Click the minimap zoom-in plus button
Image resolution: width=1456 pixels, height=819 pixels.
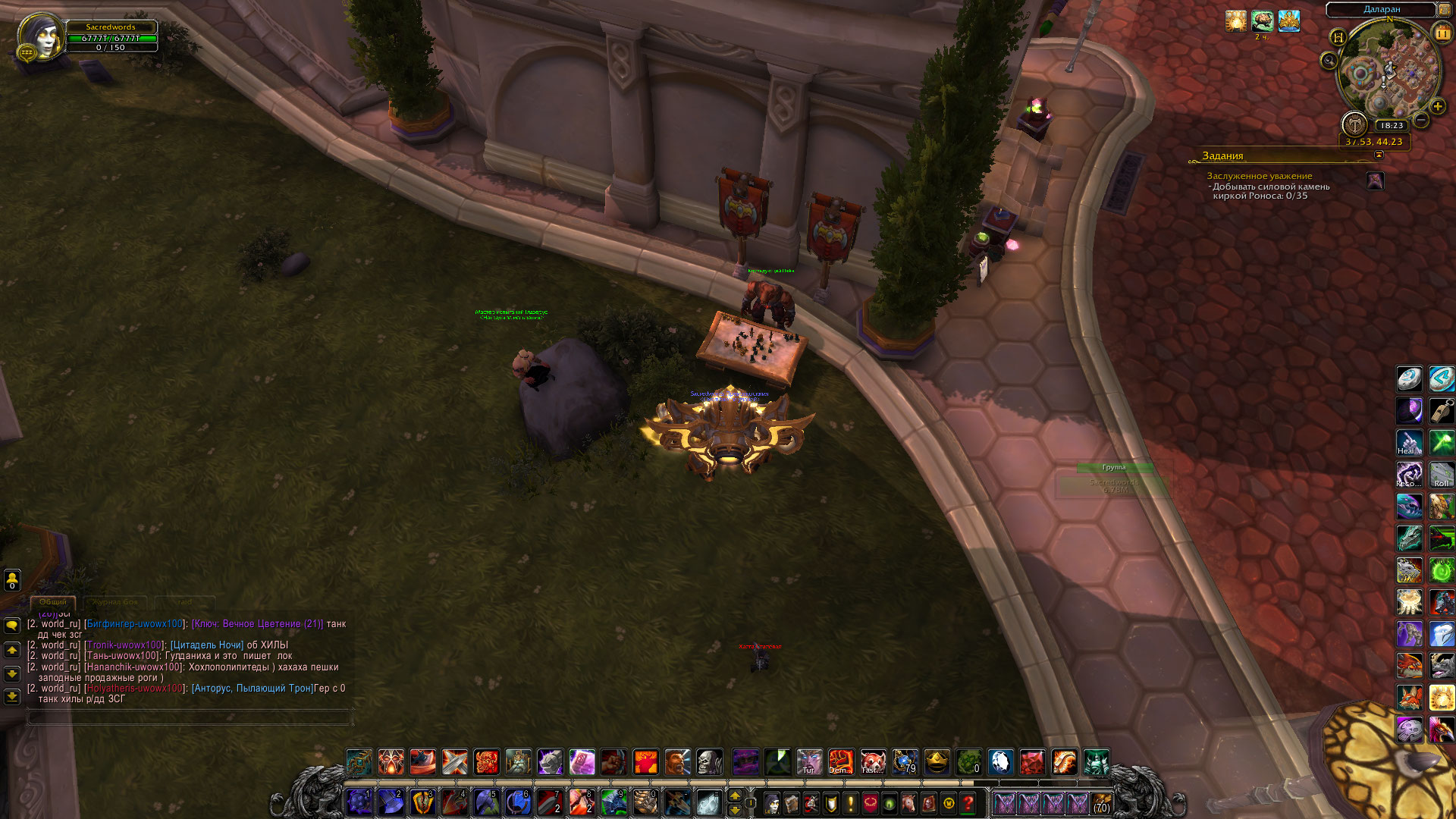[1437, 107]
